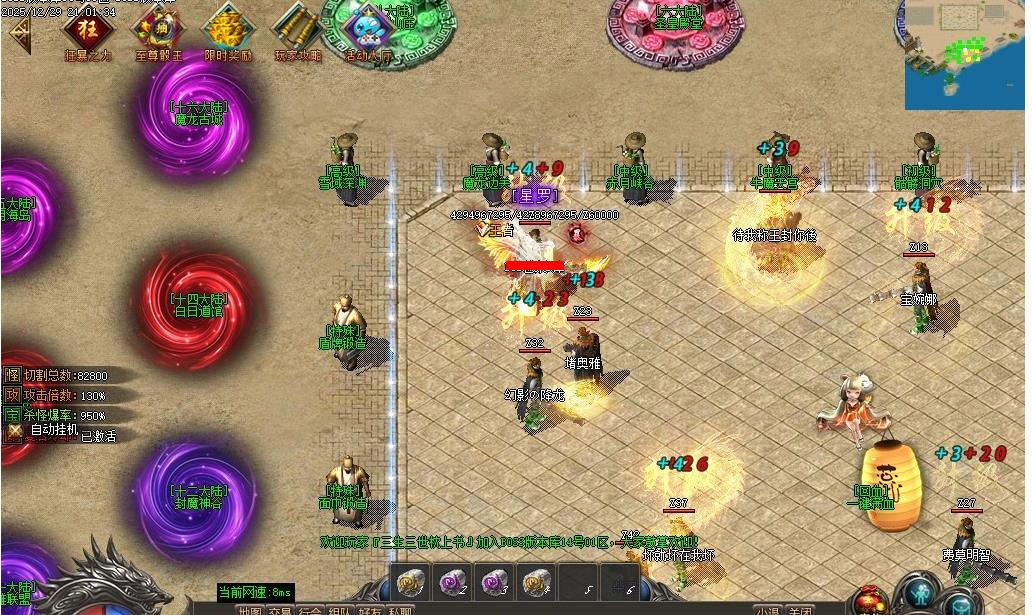Image resolution: width=1032 pixels, height=615 pixels.
Task: Click the 小退 logout button
Action: (x=767, y=610)
